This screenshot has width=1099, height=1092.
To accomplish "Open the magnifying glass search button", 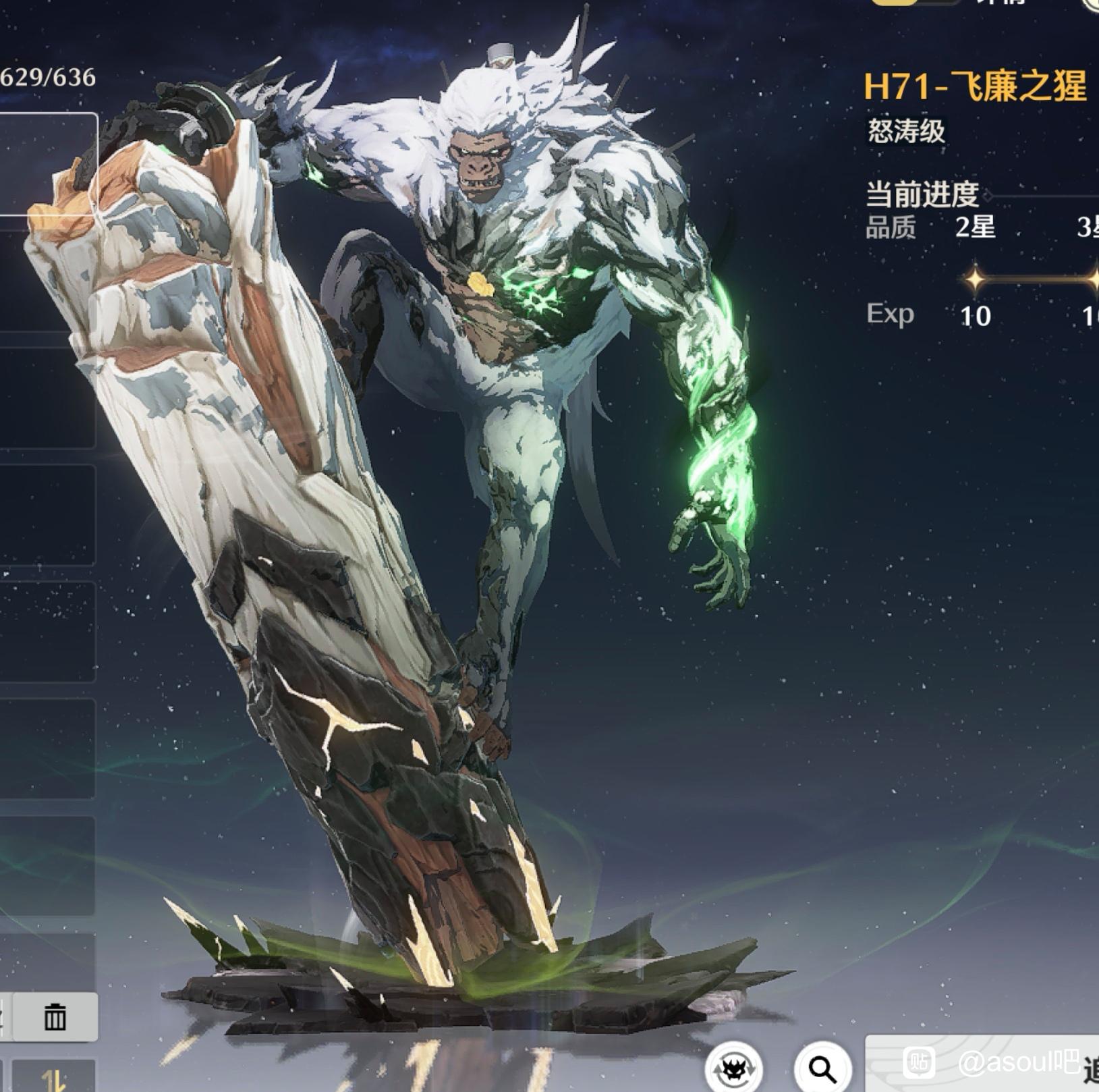I will [x=822, y=1068].
